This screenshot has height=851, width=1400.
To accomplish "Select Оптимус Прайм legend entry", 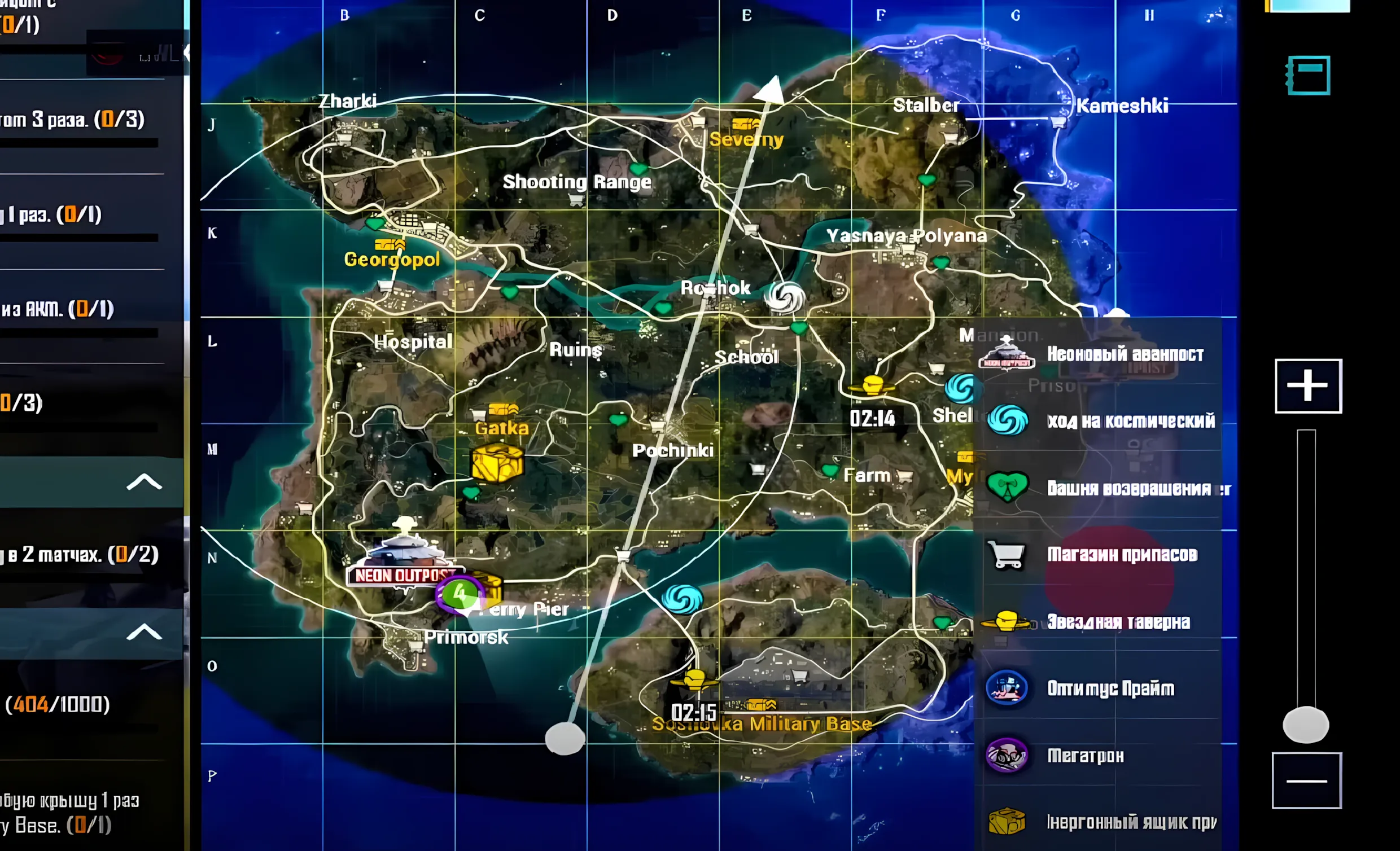I will [x=1097, y=688].
